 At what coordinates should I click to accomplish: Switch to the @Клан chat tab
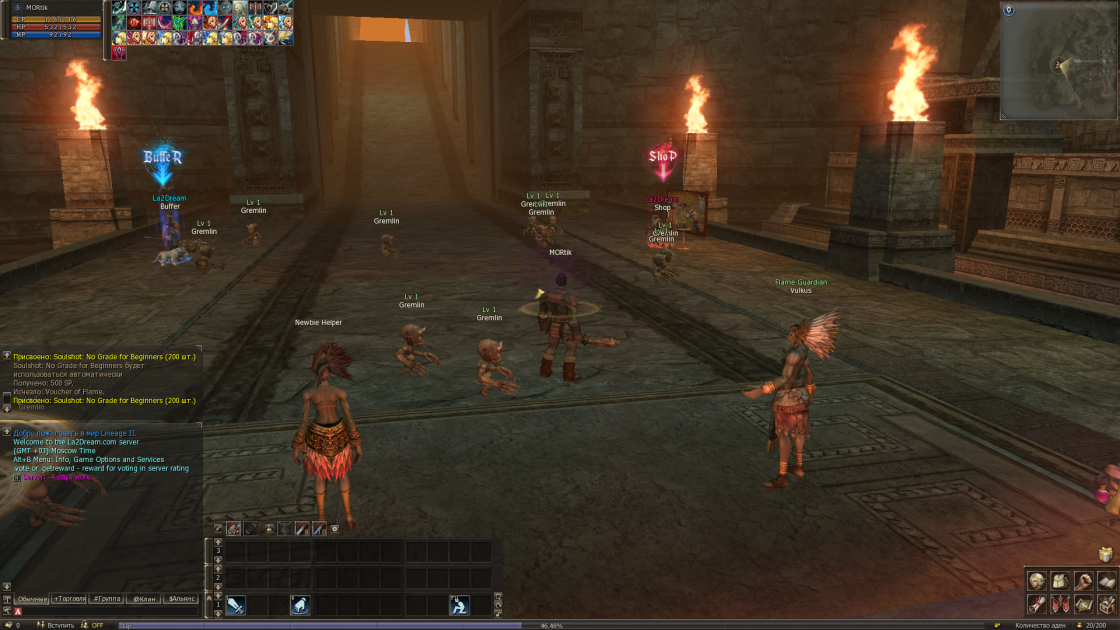click(143, 598)
